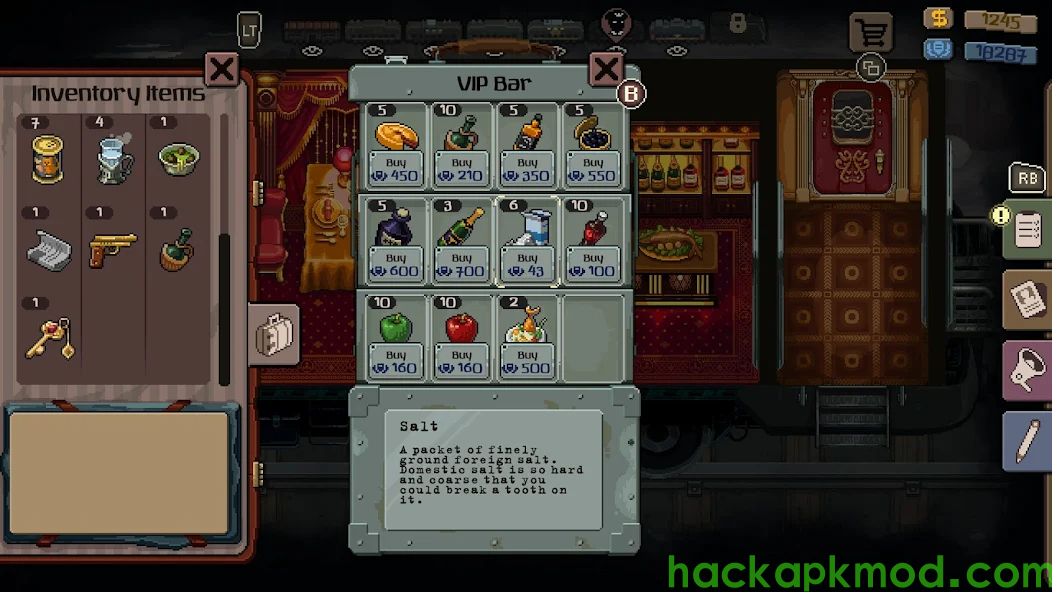
Task: Select the golden key in inventory
Action: (49, 337)
